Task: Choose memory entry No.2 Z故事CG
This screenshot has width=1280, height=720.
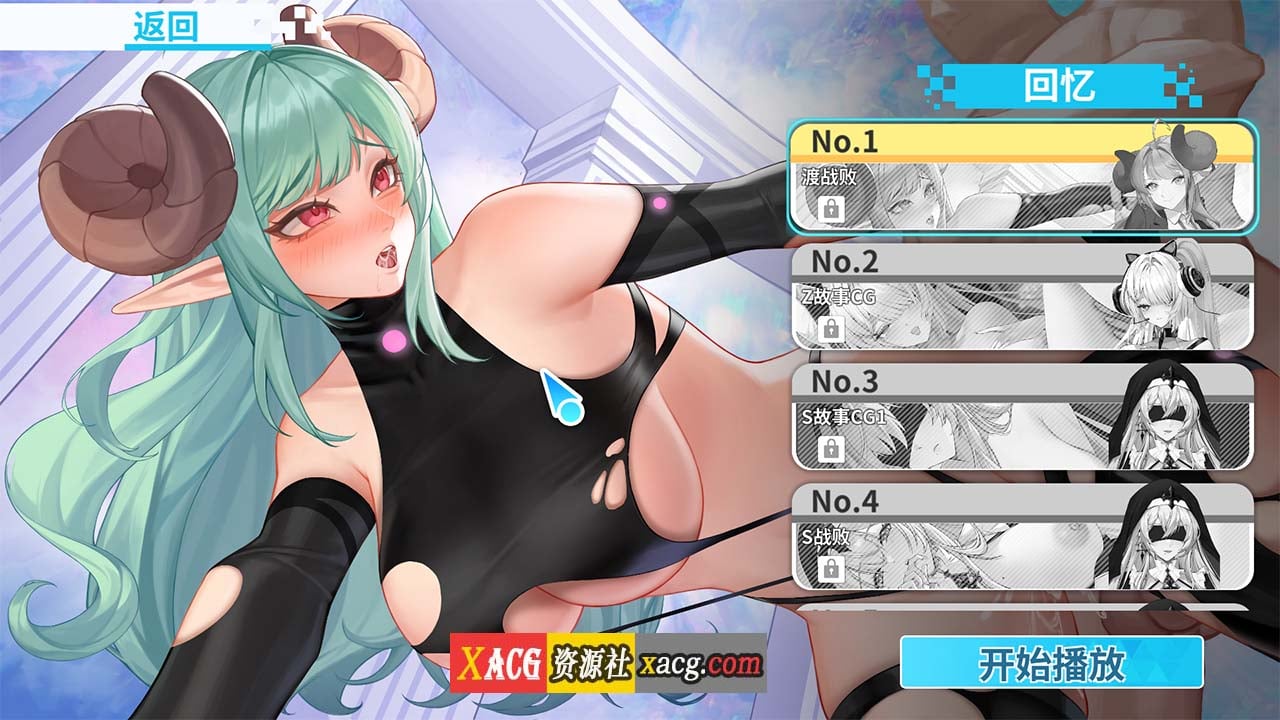Action: [x=1020, y=297]
